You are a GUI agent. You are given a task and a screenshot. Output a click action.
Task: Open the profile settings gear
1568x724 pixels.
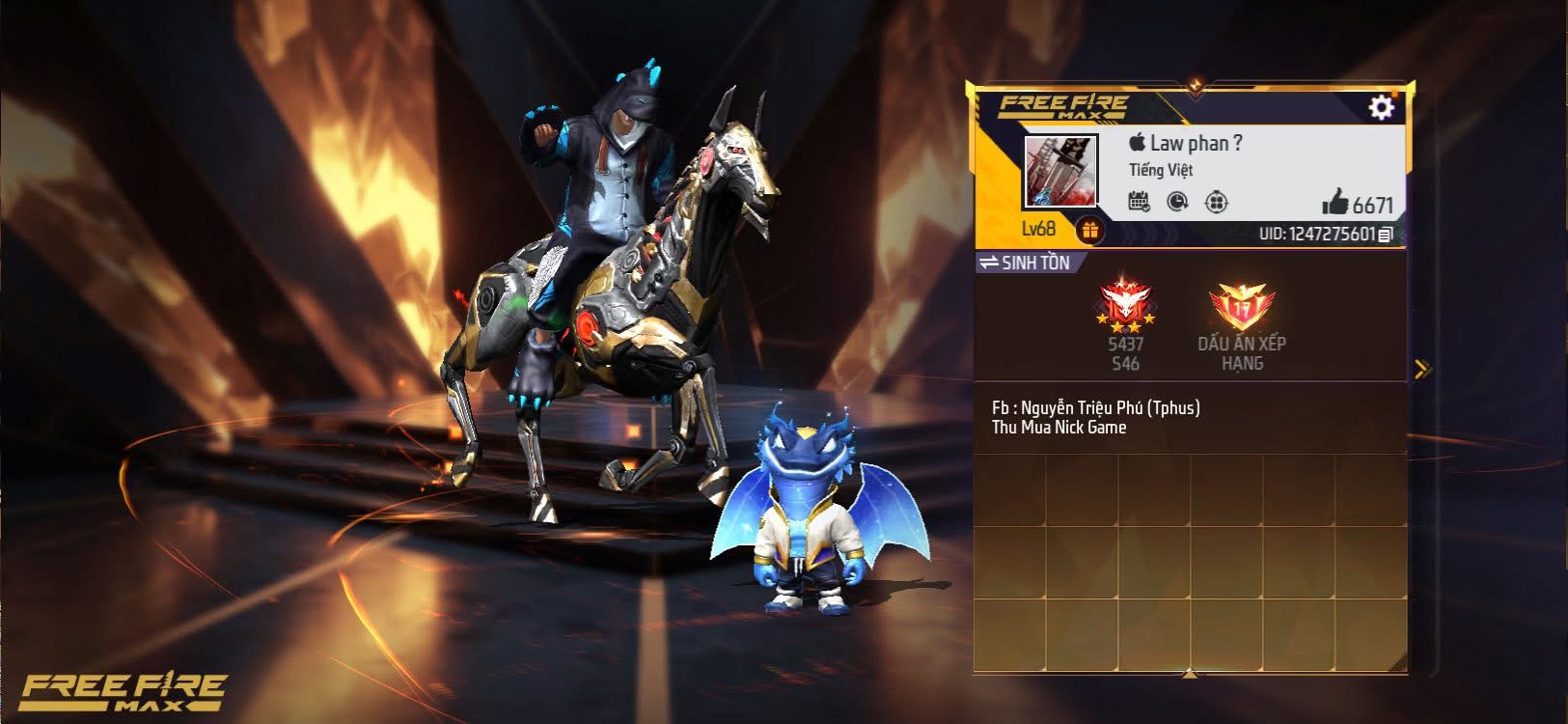coord(1381,107)
